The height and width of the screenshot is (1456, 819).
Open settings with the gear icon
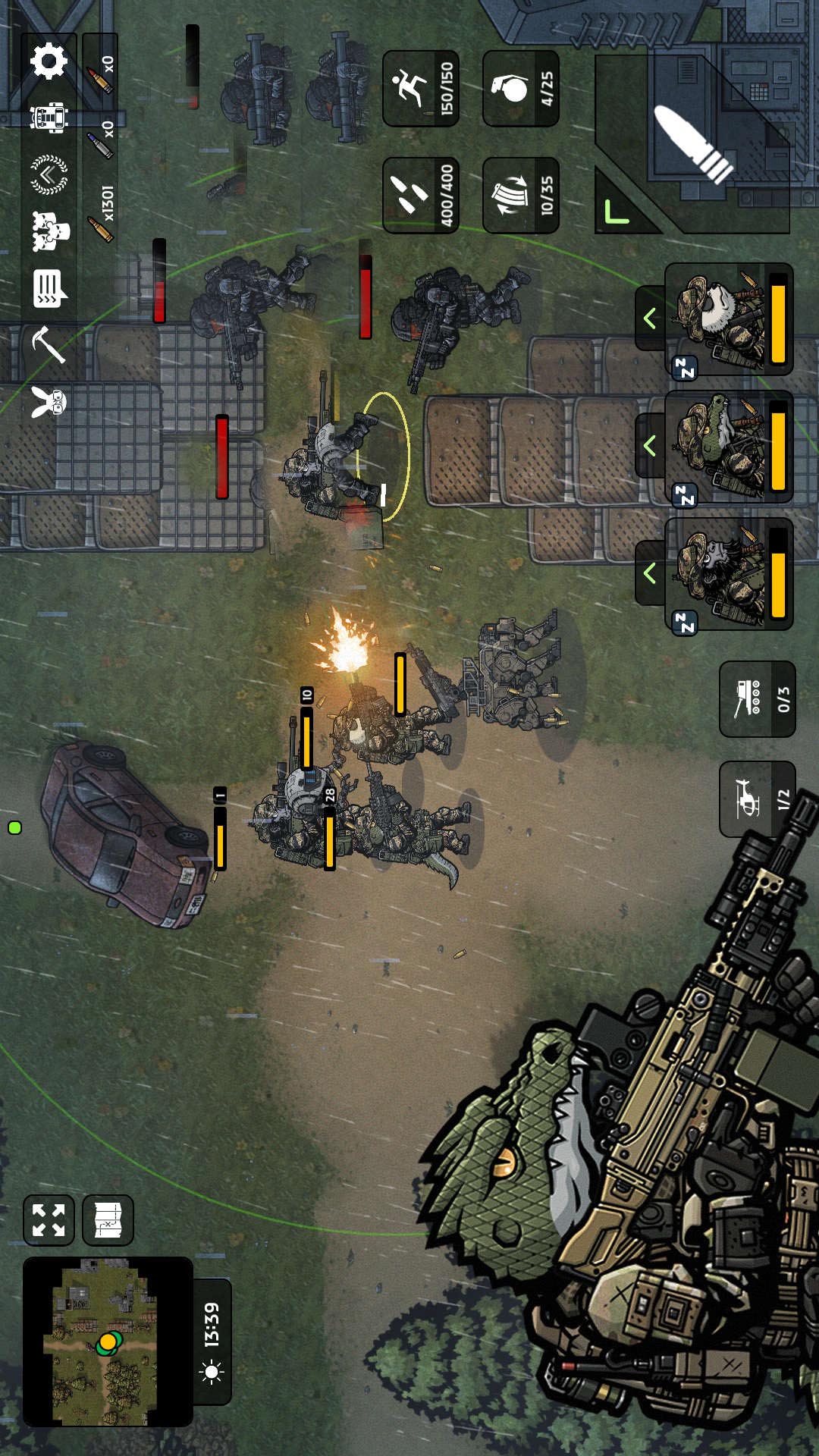pos(49,61)
